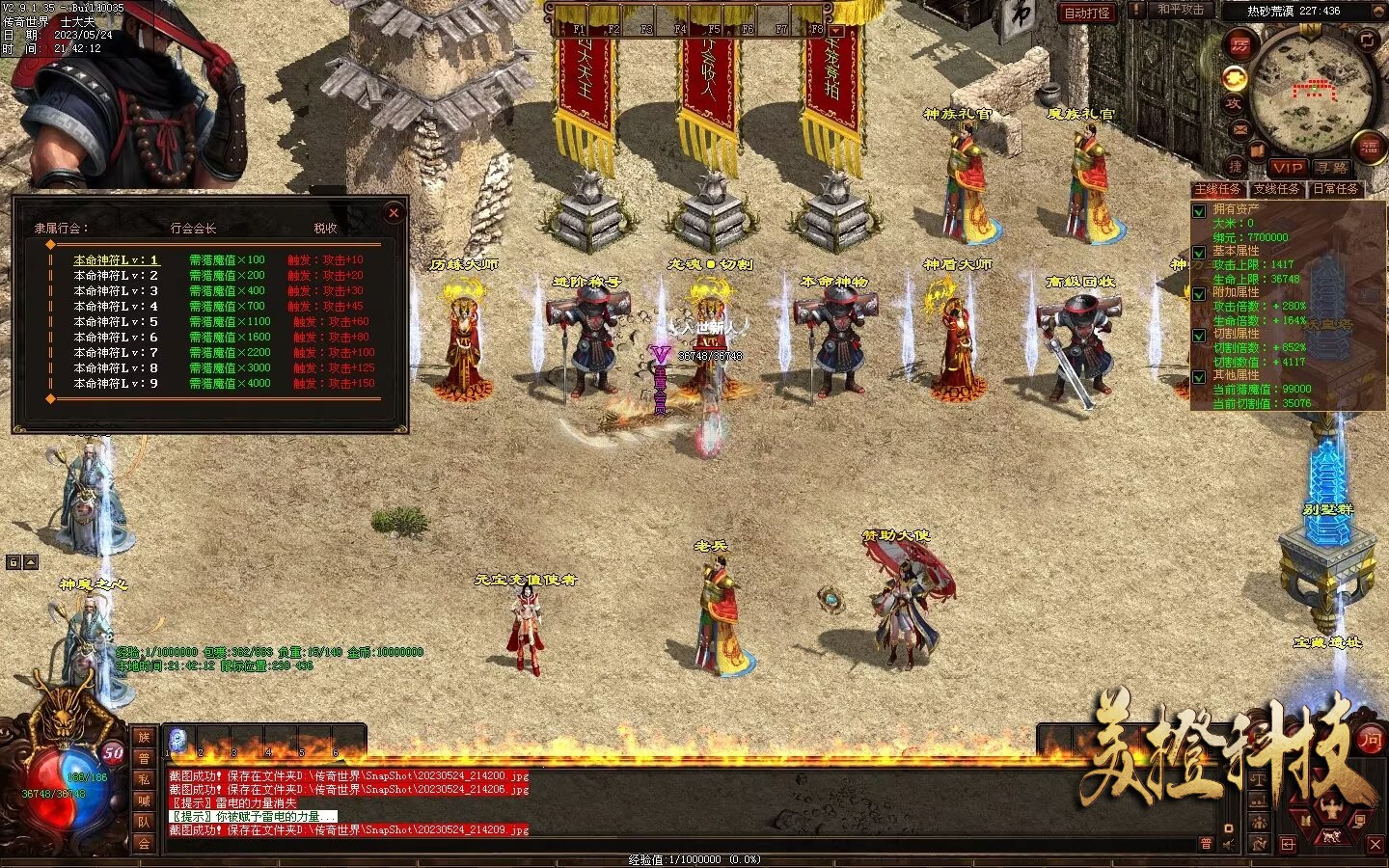Switch to the 支线任务 tab
This screenshot has height=868, width=1389.
(1276, 189)
